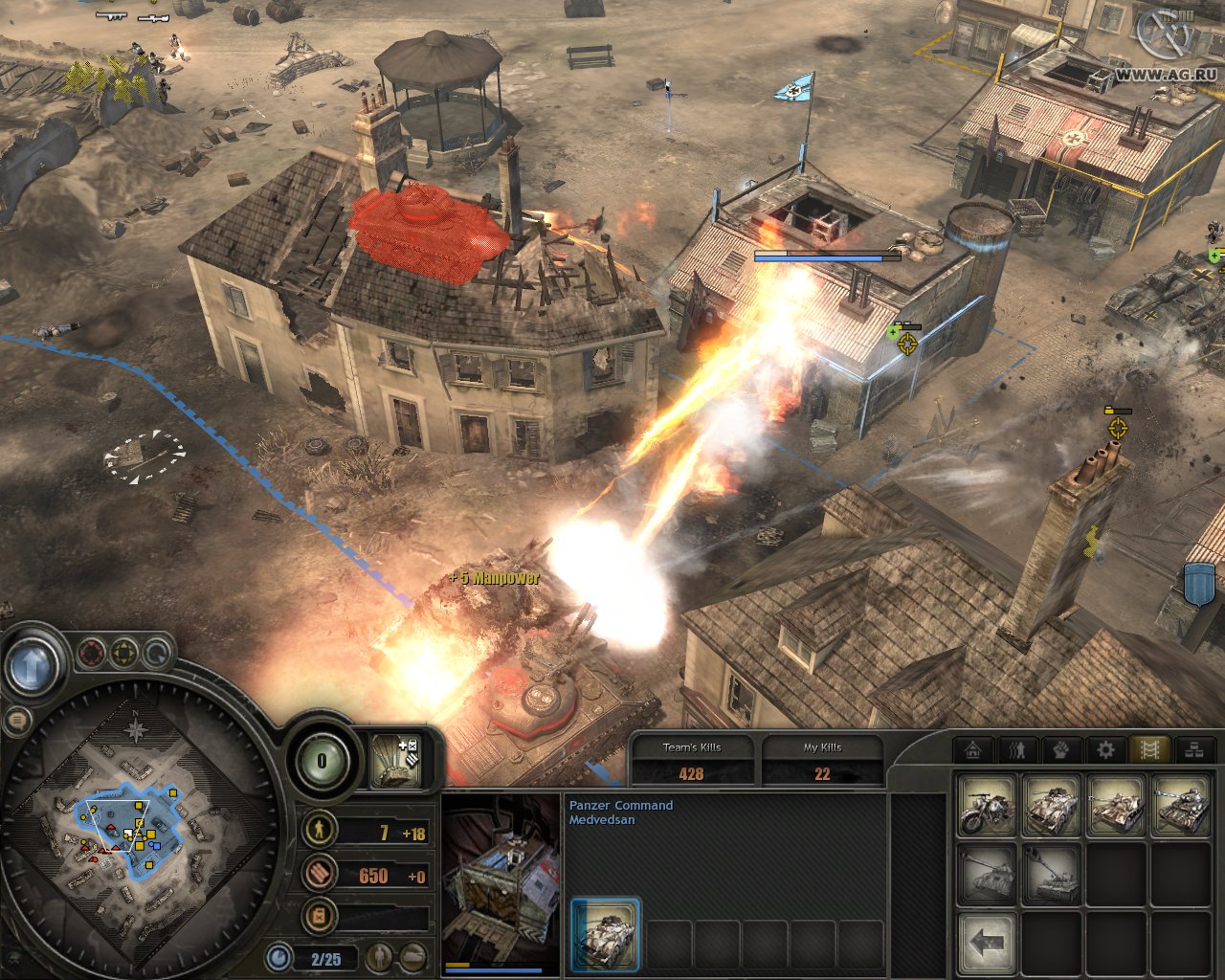The height and width of the screenshot is (980, 1225).
Task: Activate the supply drop commander ability
Action: [395, 760]
